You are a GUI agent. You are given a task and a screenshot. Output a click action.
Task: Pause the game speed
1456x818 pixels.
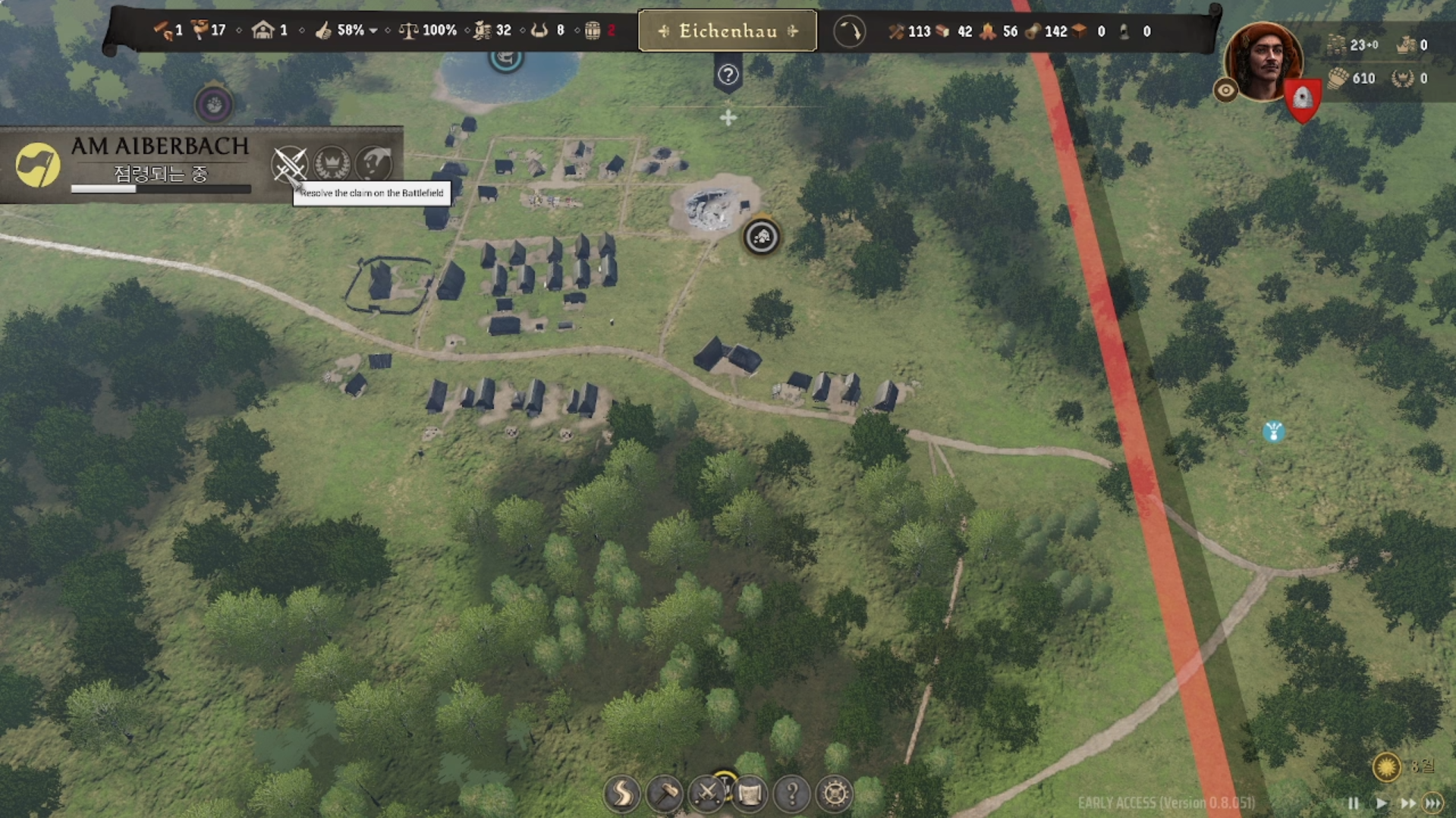tap(1354, 803)
